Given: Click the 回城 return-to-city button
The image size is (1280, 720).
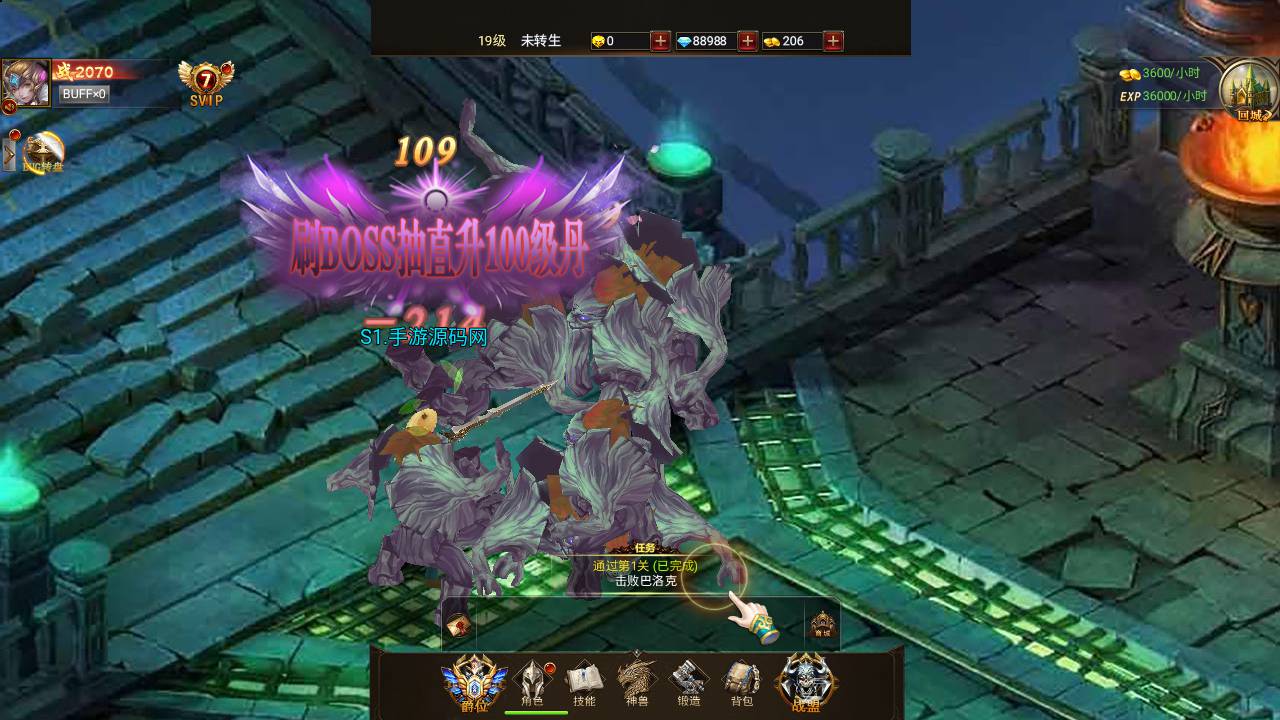Looking at the screenshot, I should pyautogui.click(x=1248, y=90).
